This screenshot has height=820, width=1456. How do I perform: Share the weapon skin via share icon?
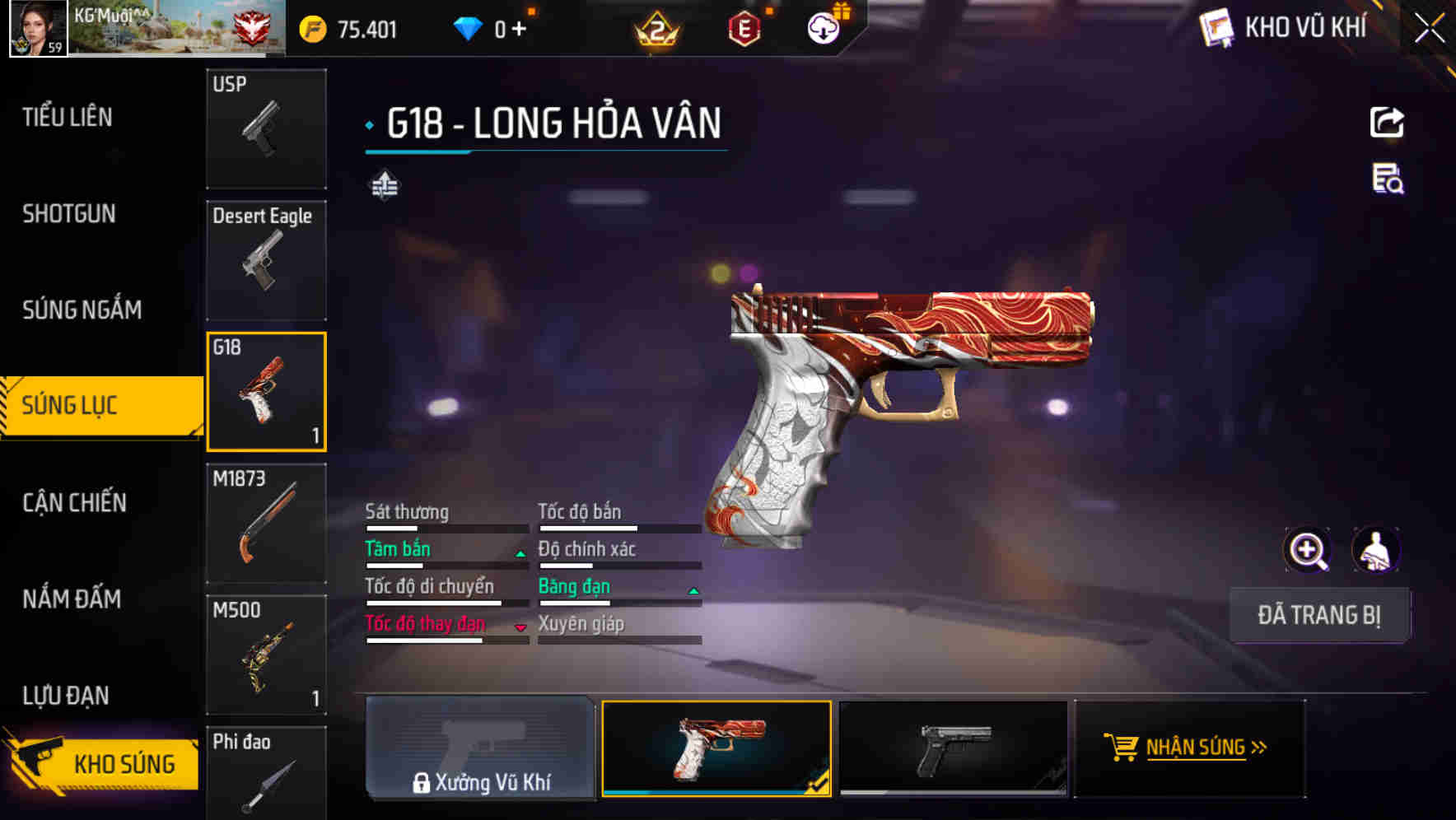(x=1387, y=123)
